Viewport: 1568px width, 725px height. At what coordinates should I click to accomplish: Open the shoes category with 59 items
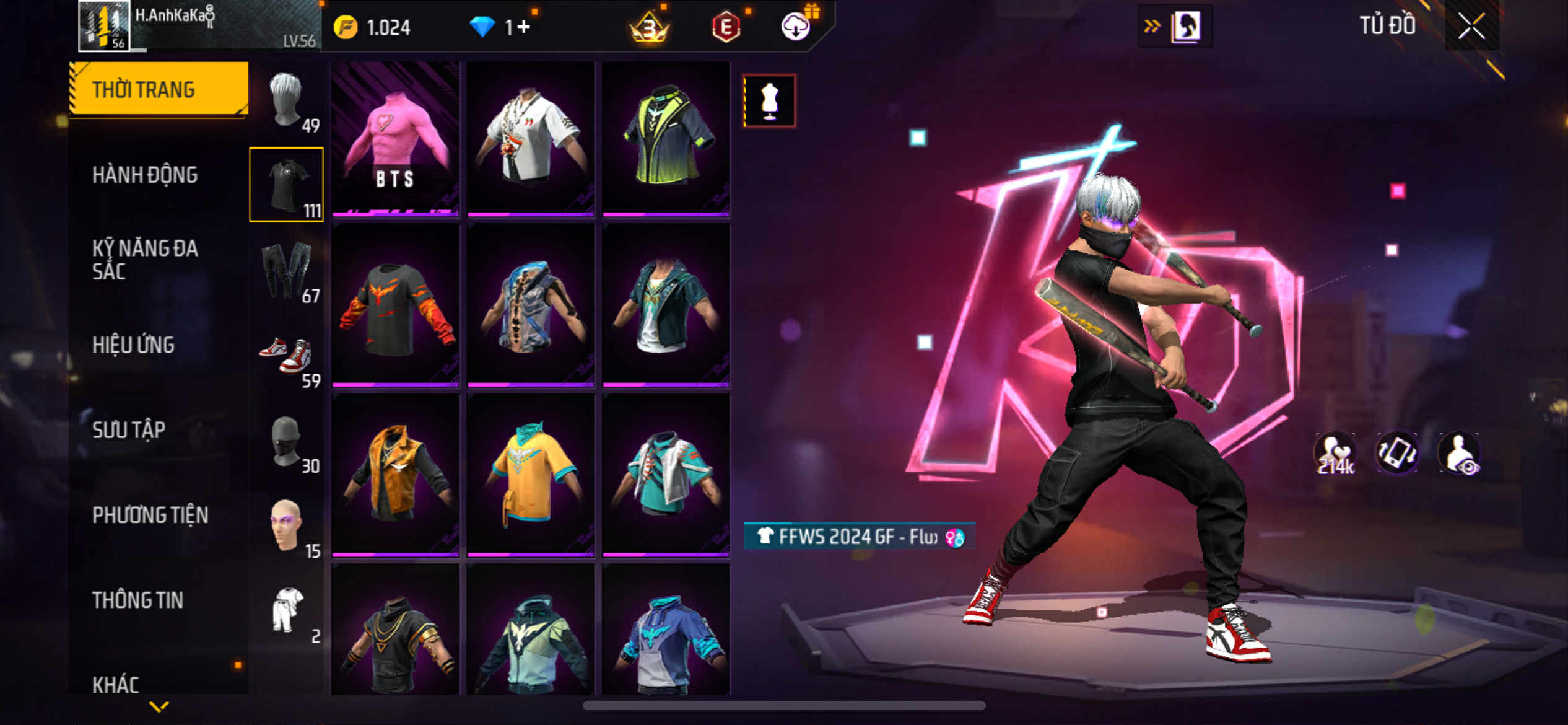286,357
